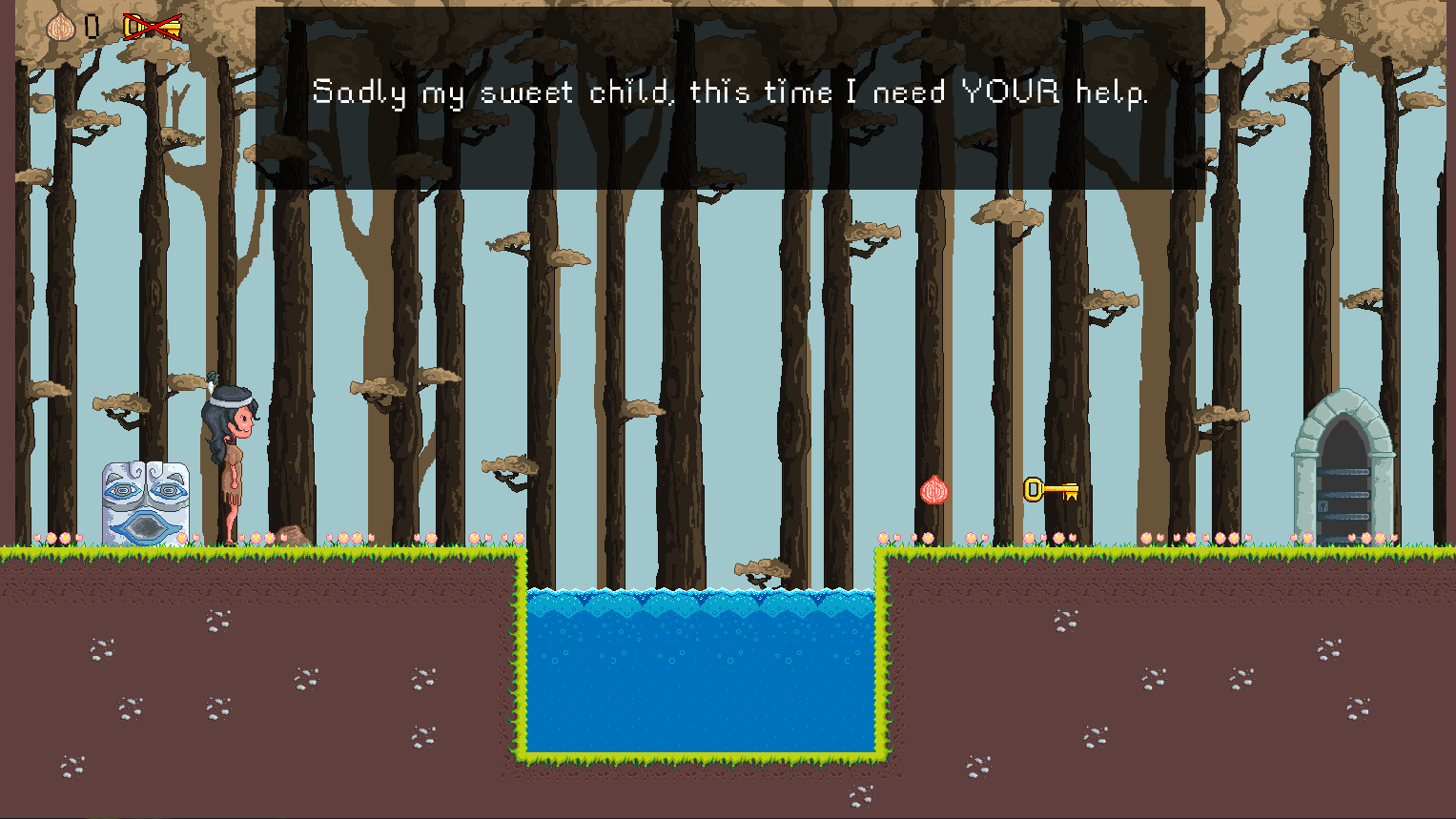
Task: Advance the dialogue by clicking its text
Action: click(x=729, y=92)
